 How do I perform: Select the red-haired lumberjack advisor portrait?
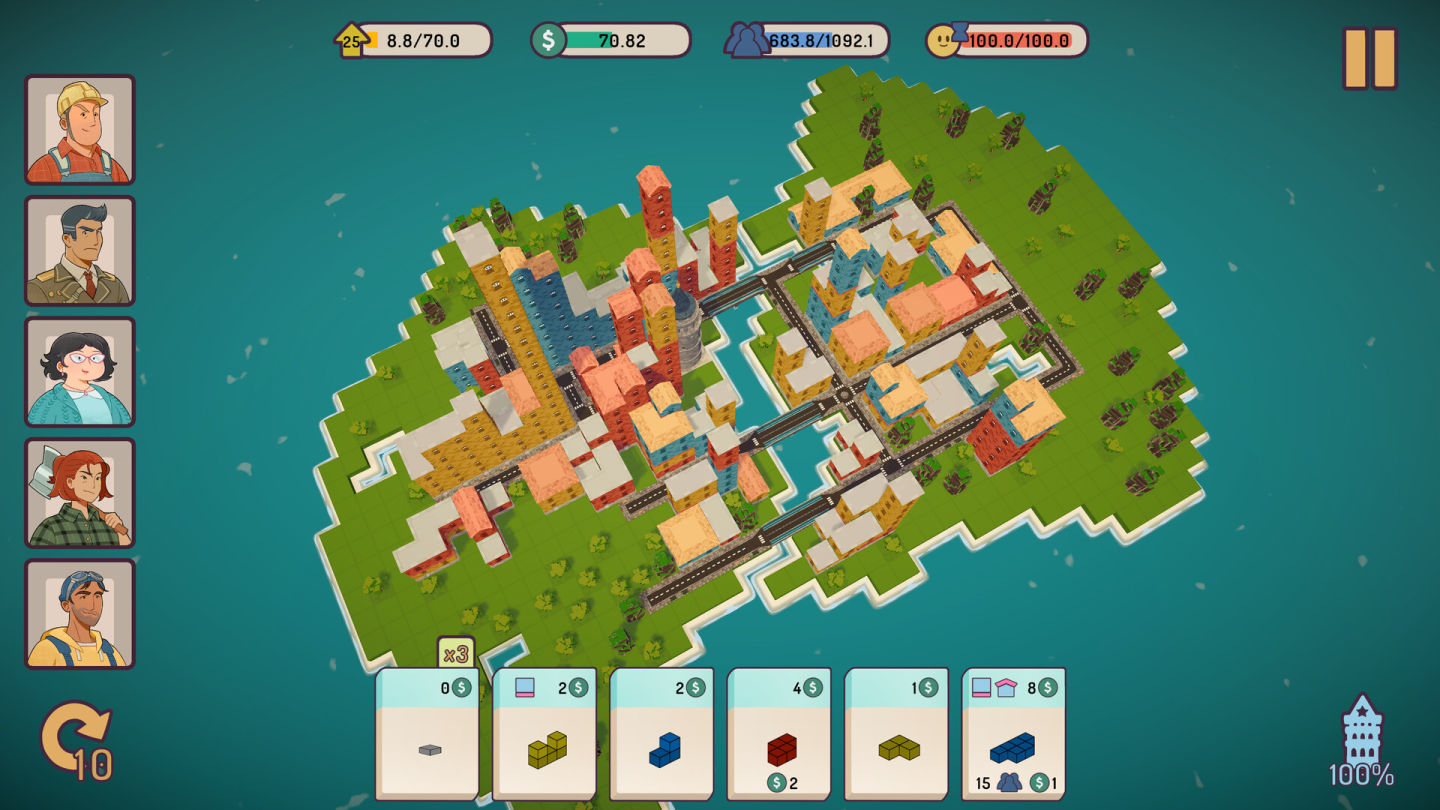click(x=80, y=494)
